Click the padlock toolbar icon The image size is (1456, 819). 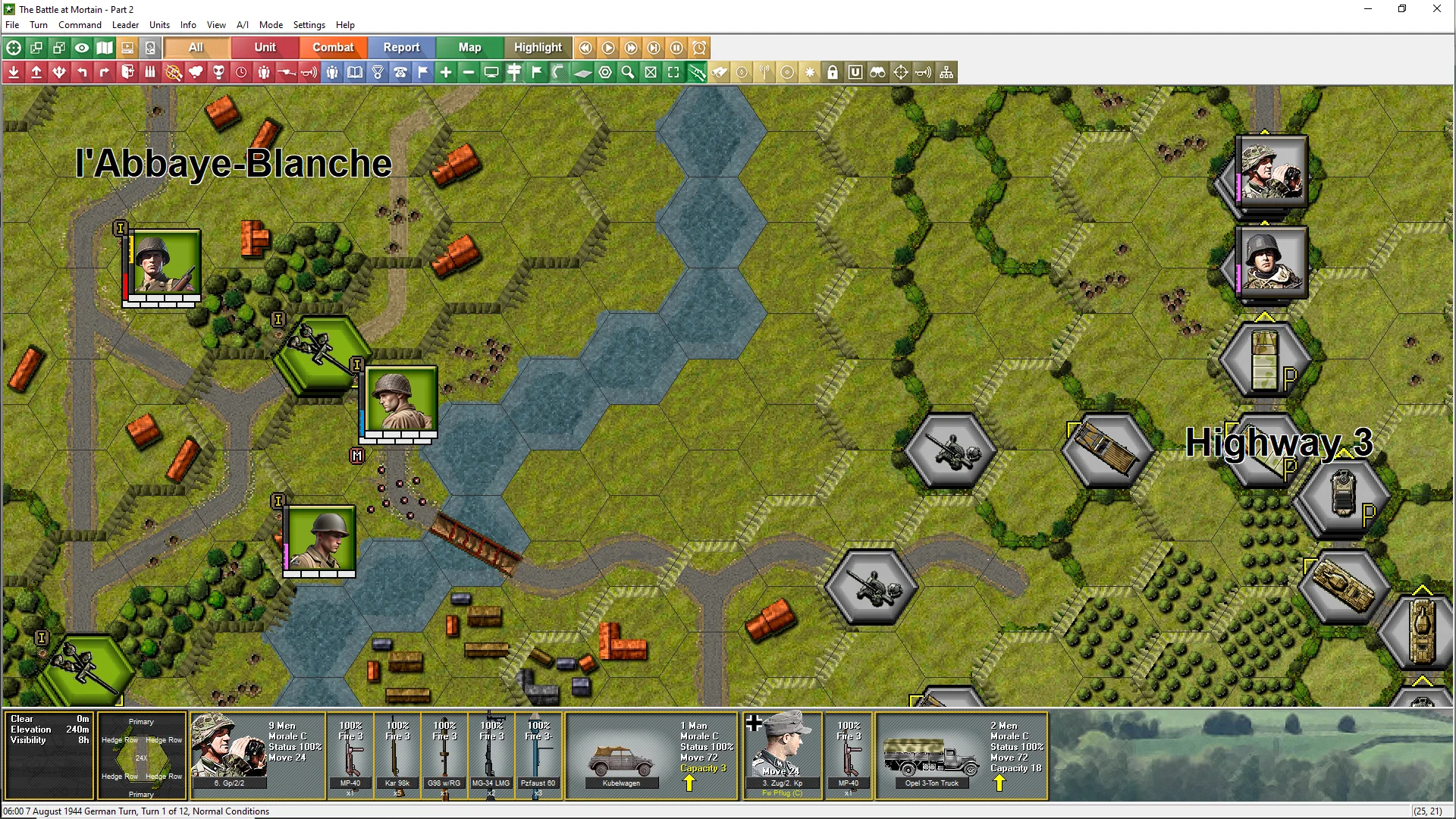click(x=833, y=72)
